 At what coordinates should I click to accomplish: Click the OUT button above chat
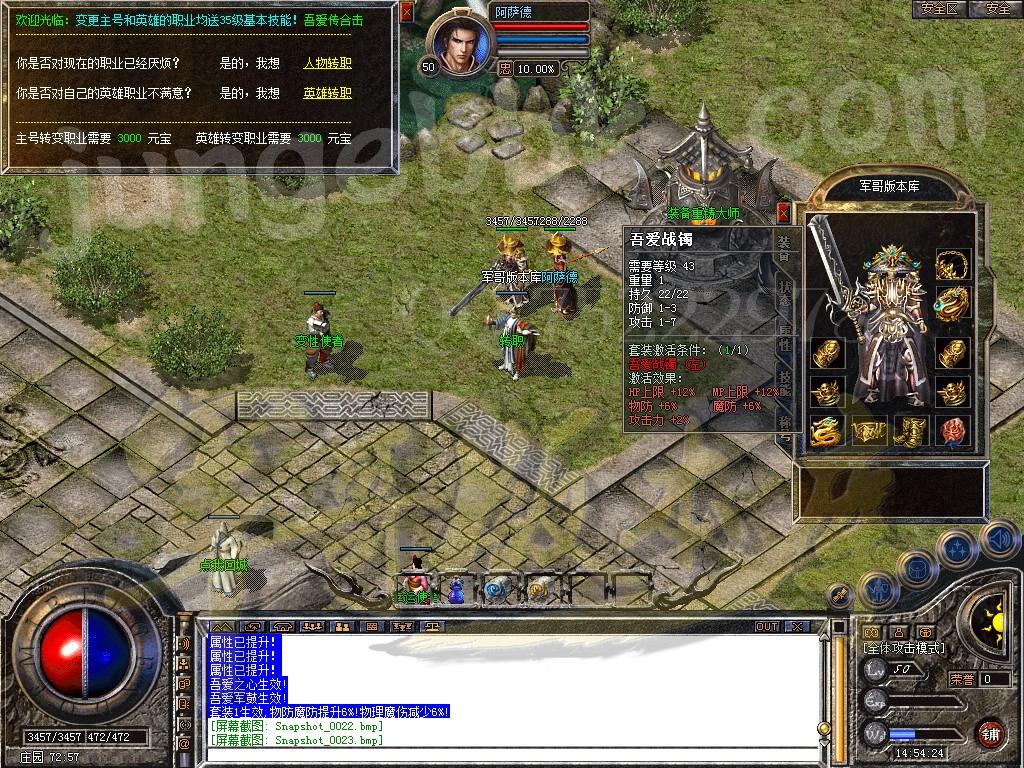[x=767, y=627]
